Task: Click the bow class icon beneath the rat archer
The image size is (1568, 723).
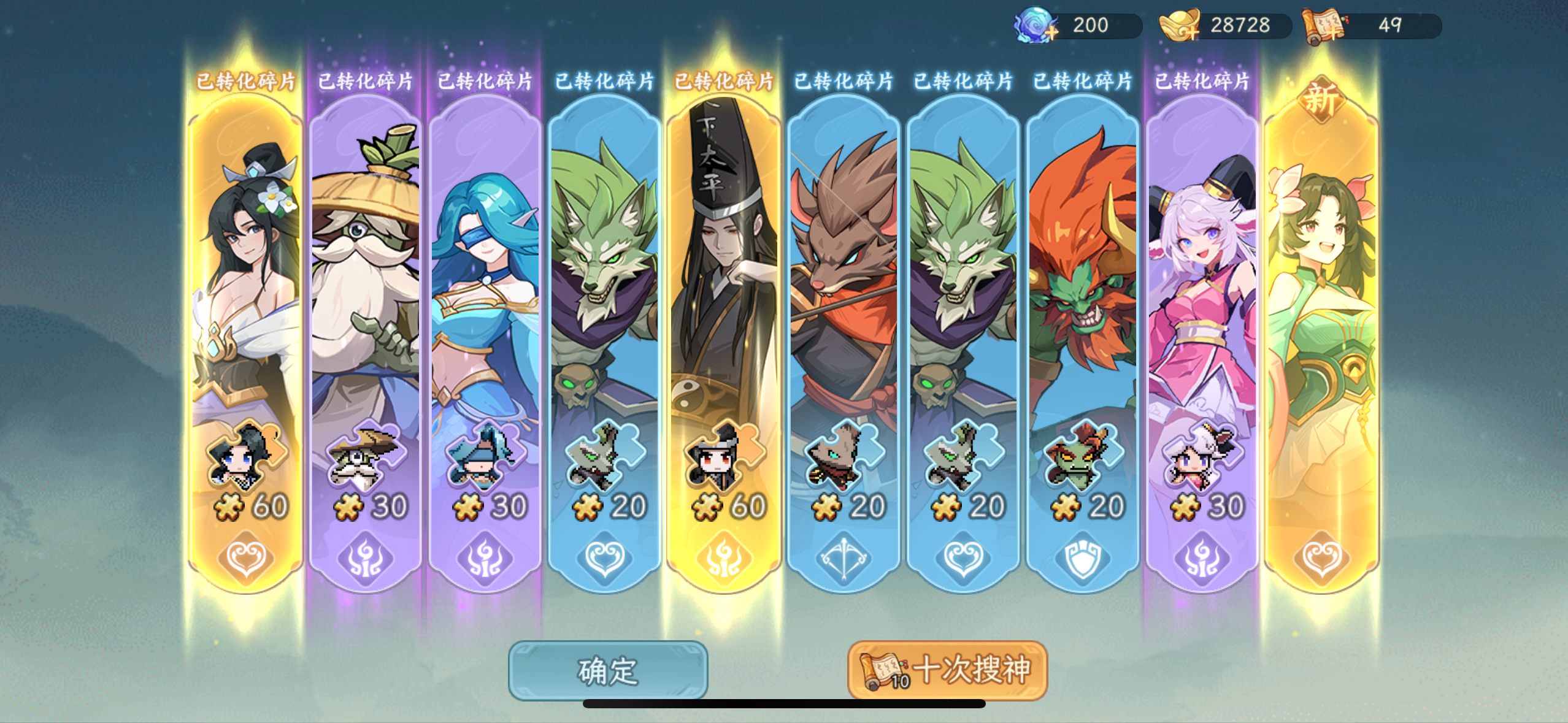Action: [x=844, y=558]
